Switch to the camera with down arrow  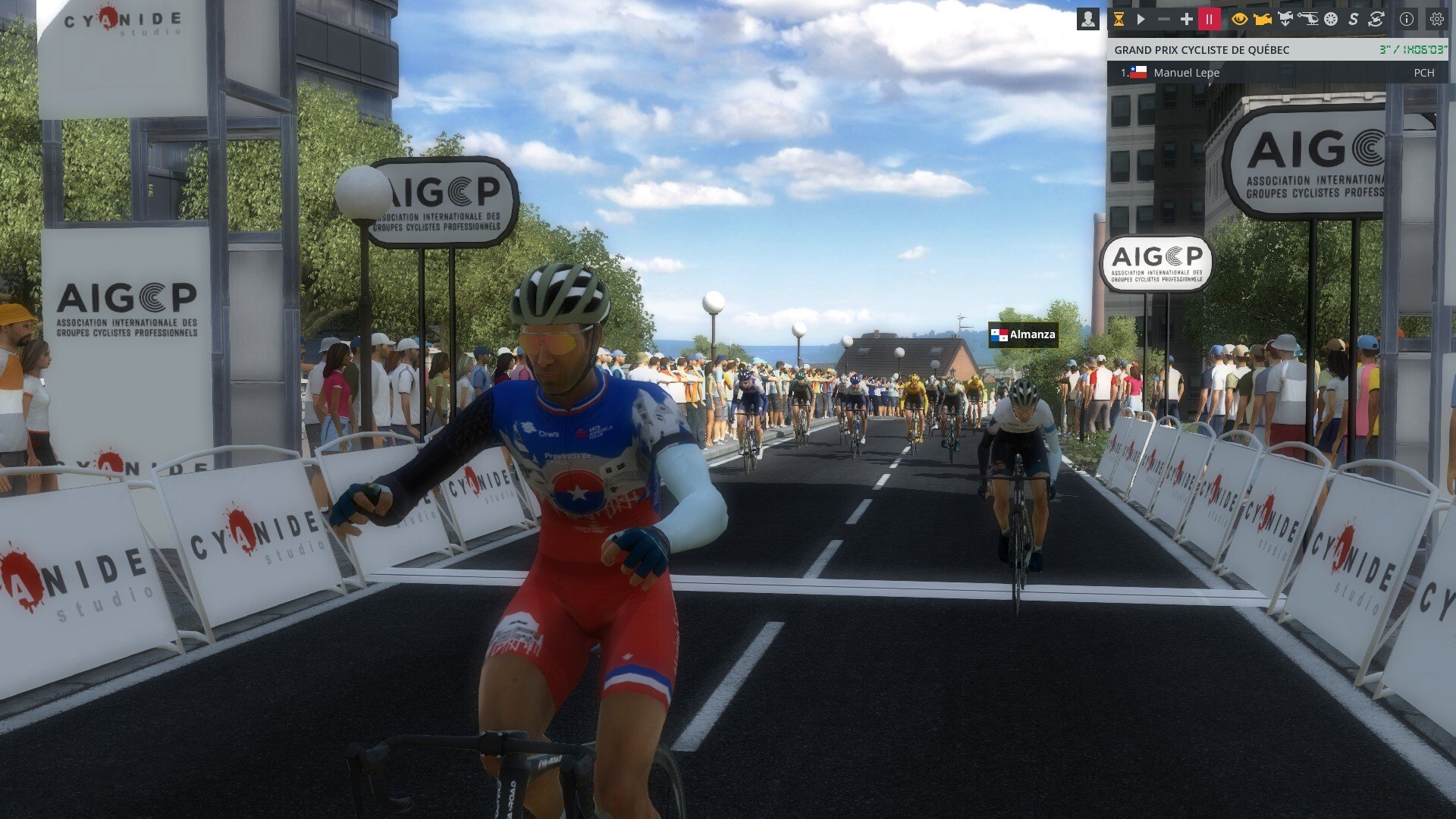coord(1285,20)
